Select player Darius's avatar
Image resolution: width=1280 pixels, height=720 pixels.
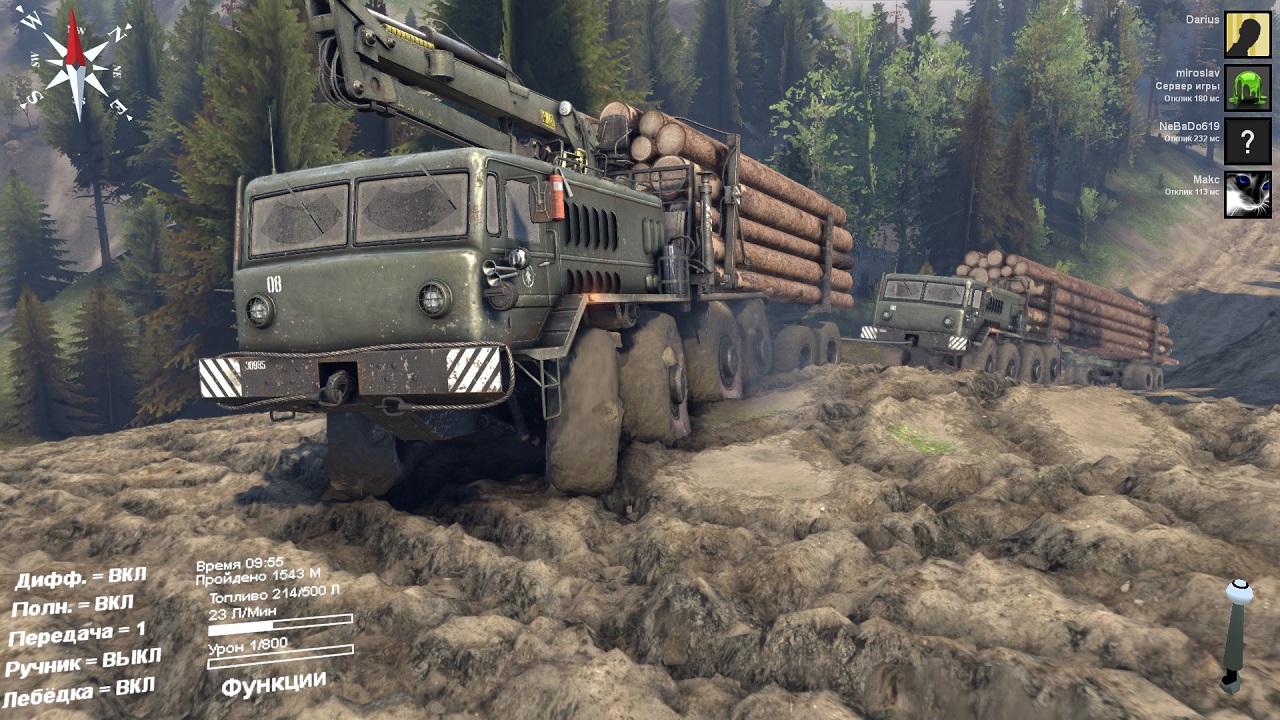coord(1248,35)
